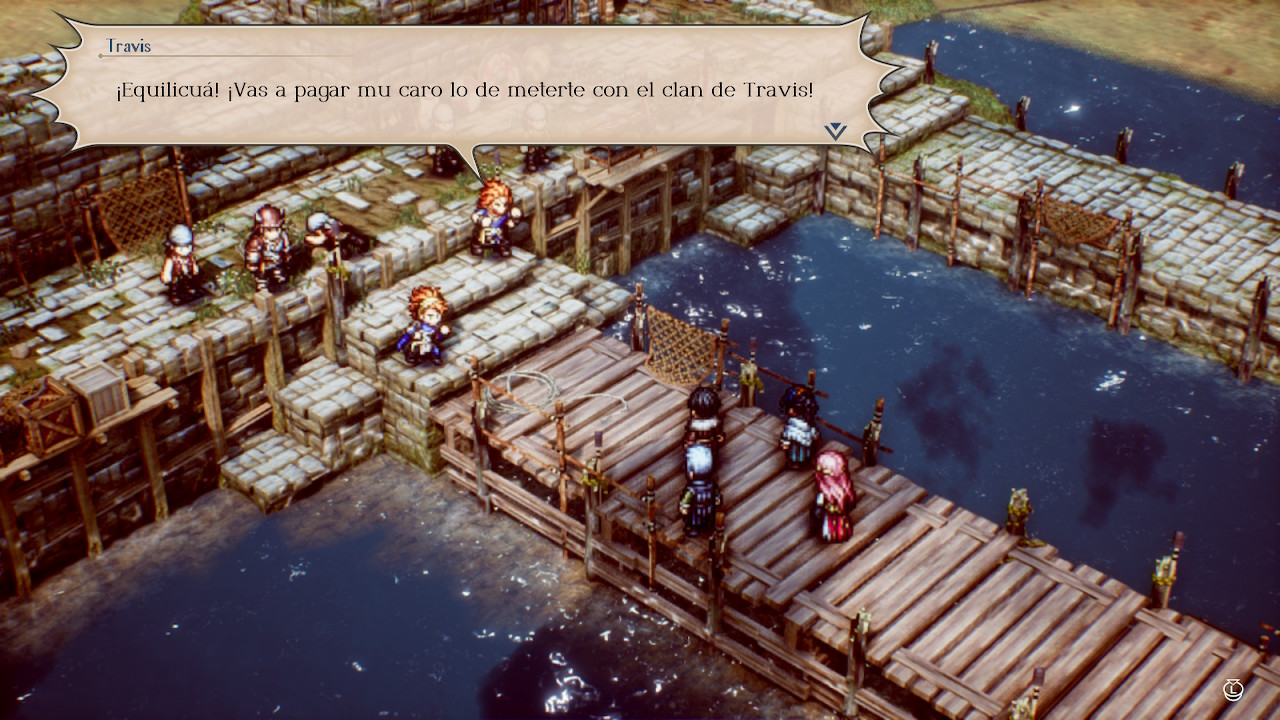The height and width of the screenshot is (720, 1280).
Task: Advance Travis's dialogue with the blue arrow
Action: pyautogui.click(x=836, y=131)
